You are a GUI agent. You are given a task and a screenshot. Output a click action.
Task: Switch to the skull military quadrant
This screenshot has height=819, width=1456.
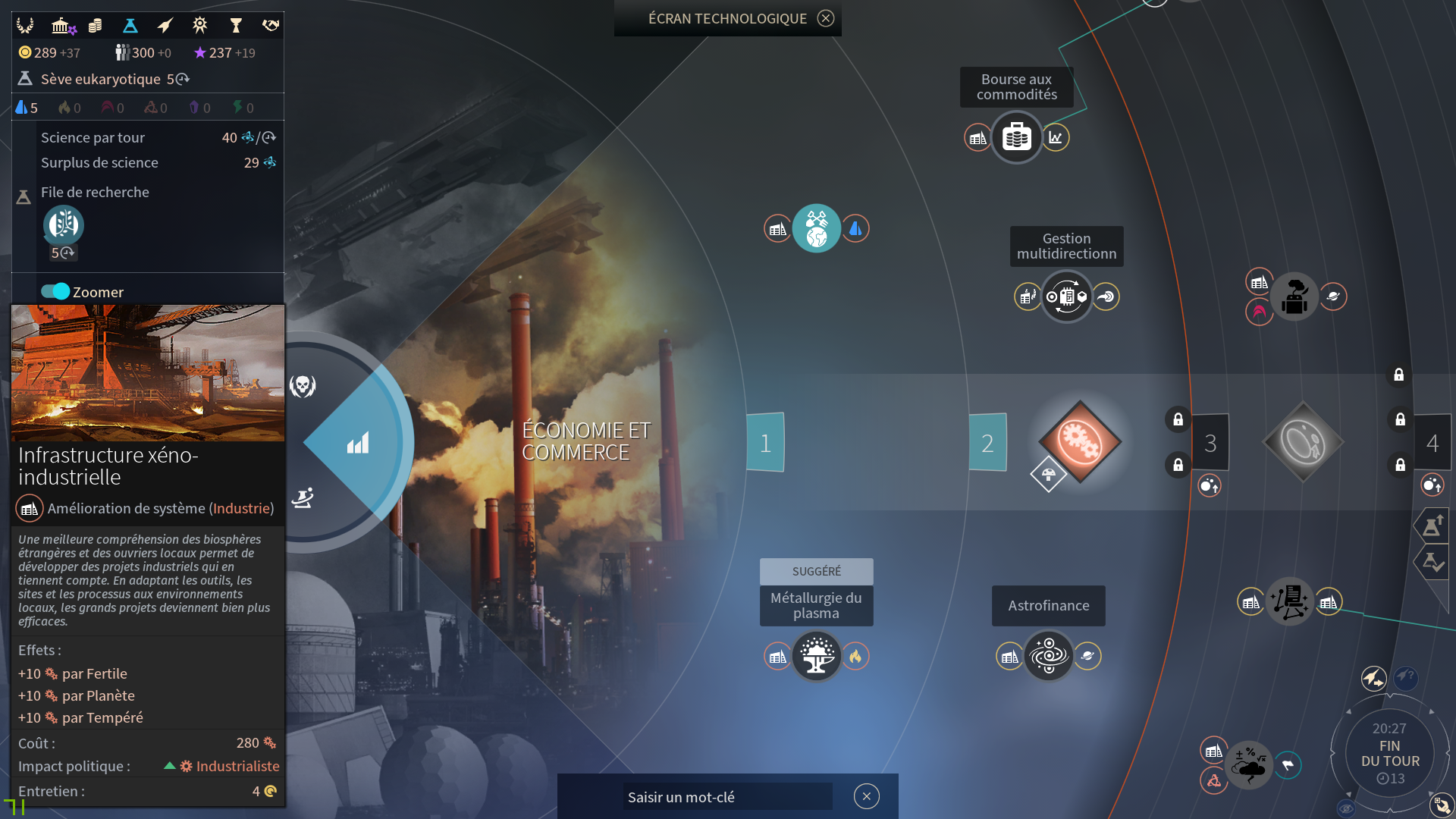click(303, 386)
